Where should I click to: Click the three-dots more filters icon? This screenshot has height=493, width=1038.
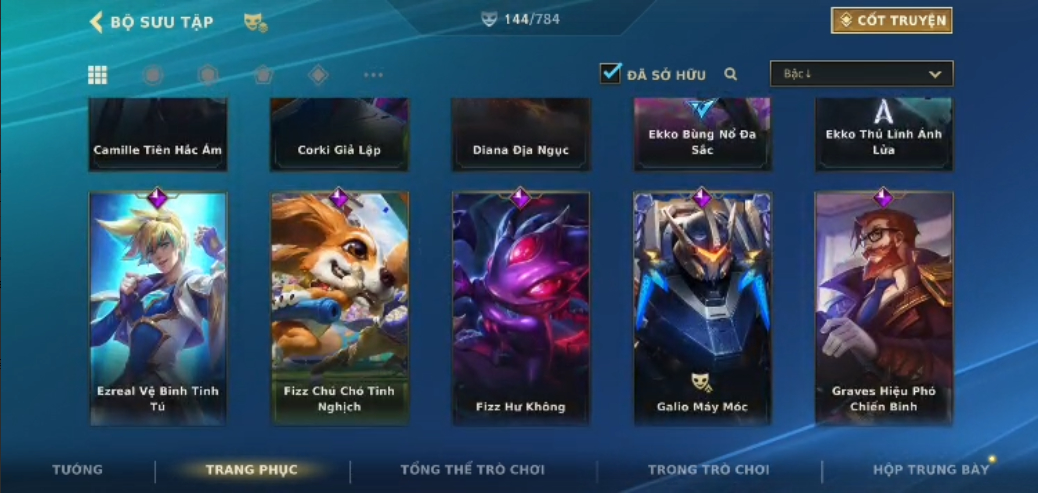[x=373, y=75]
